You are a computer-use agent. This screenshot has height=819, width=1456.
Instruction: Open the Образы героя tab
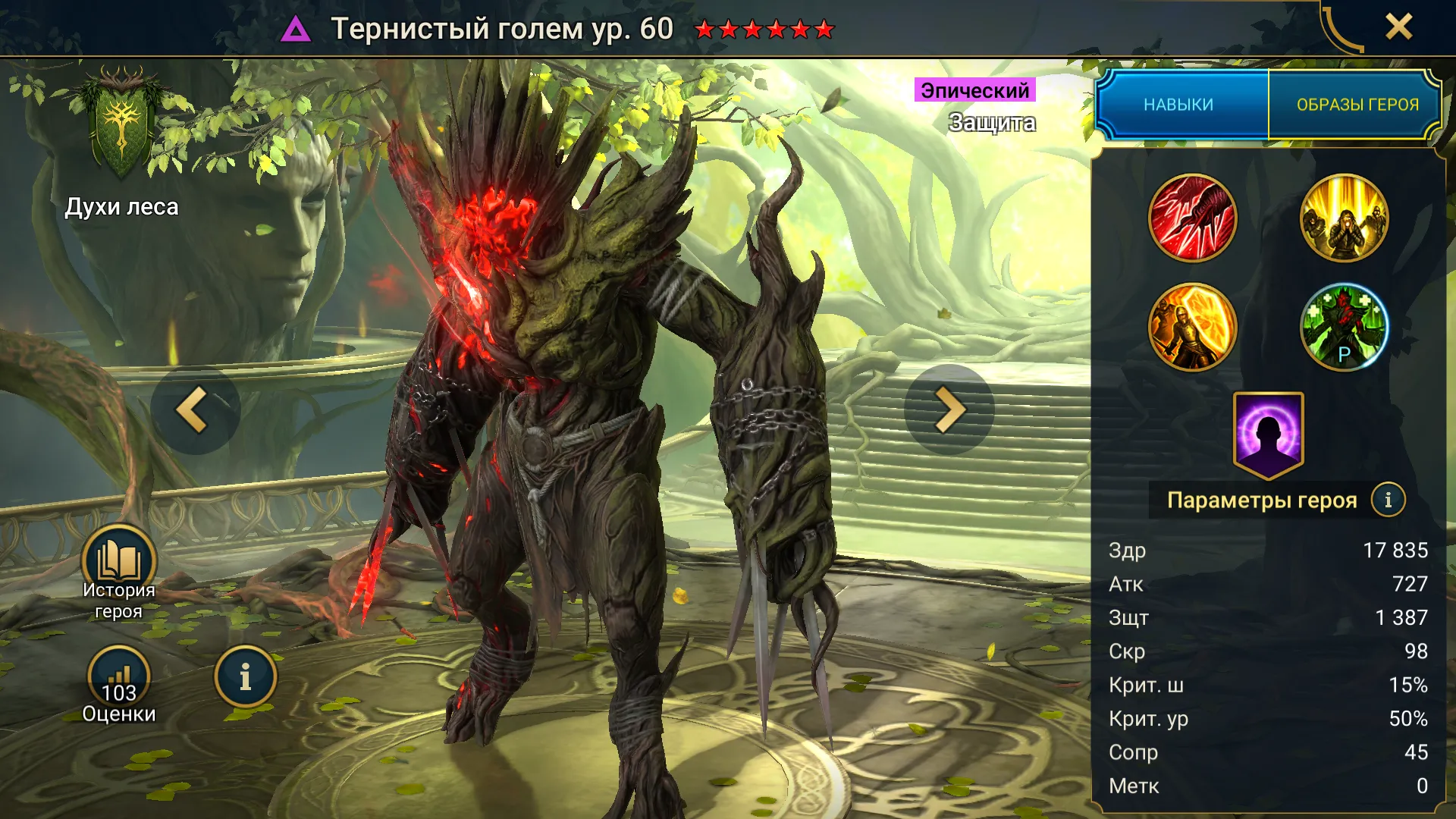click(x=1357, y=105)
